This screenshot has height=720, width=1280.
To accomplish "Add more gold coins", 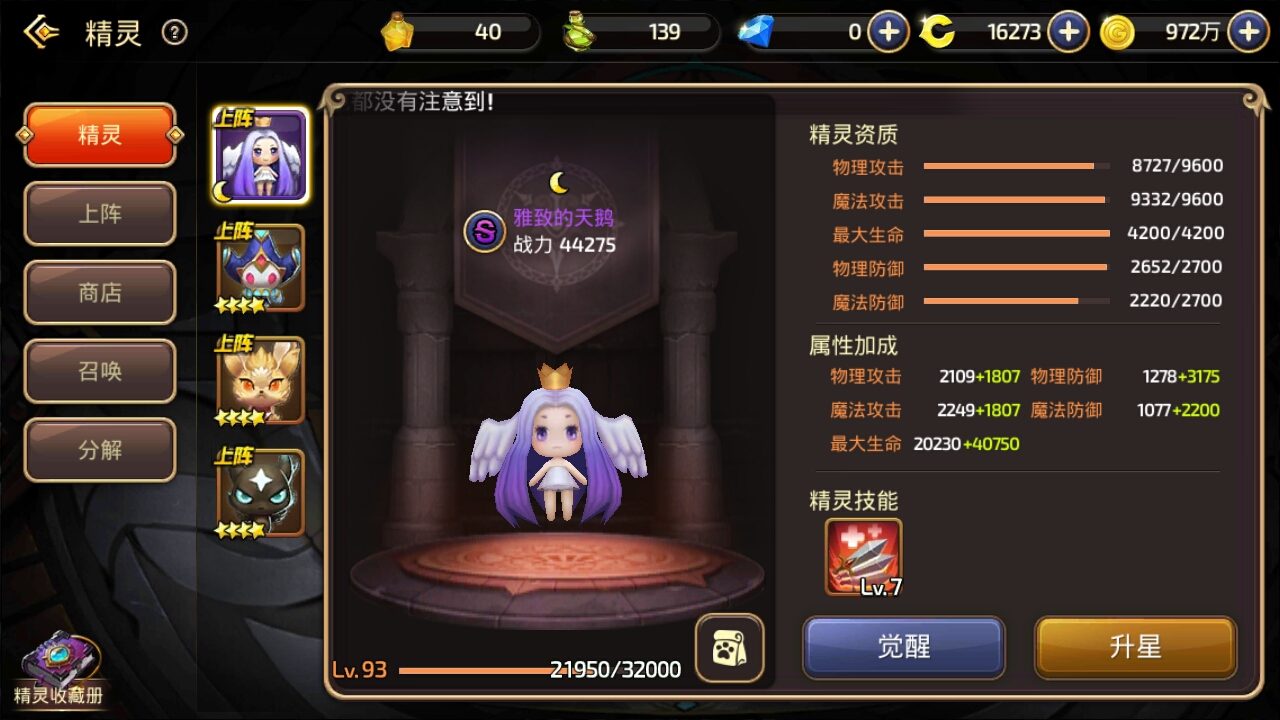I will pos(1248,32).
